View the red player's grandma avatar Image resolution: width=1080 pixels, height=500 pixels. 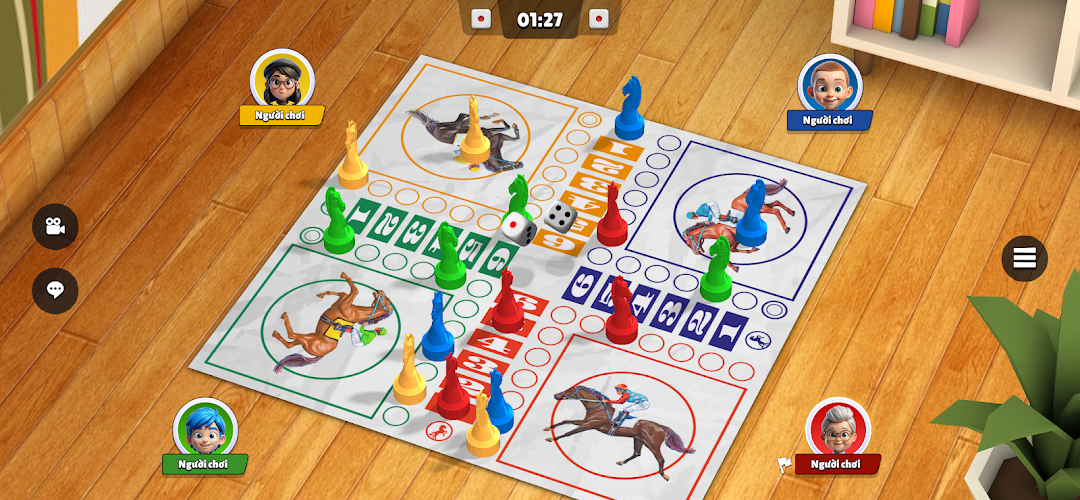(838, 427)
